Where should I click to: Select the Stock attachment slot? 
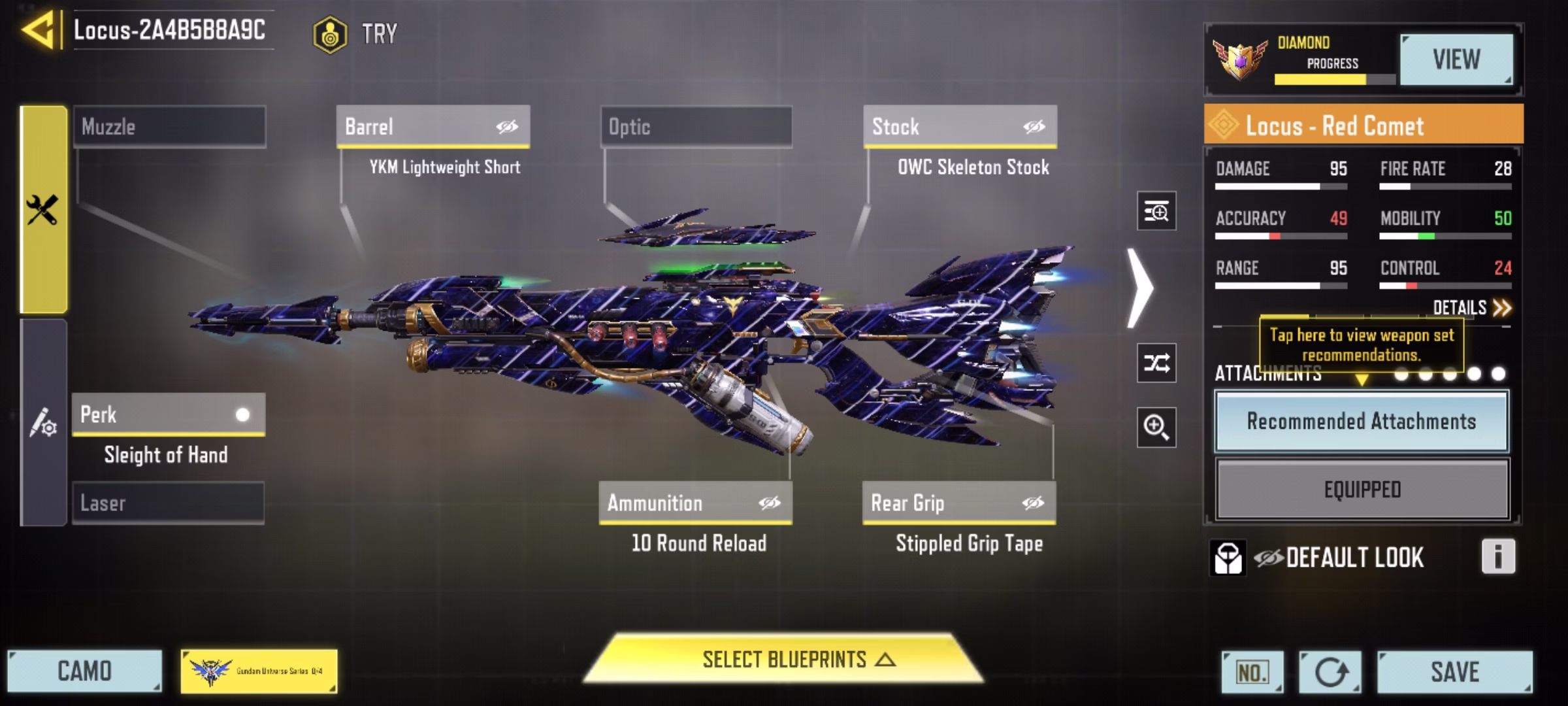click(x=959, y=126)
